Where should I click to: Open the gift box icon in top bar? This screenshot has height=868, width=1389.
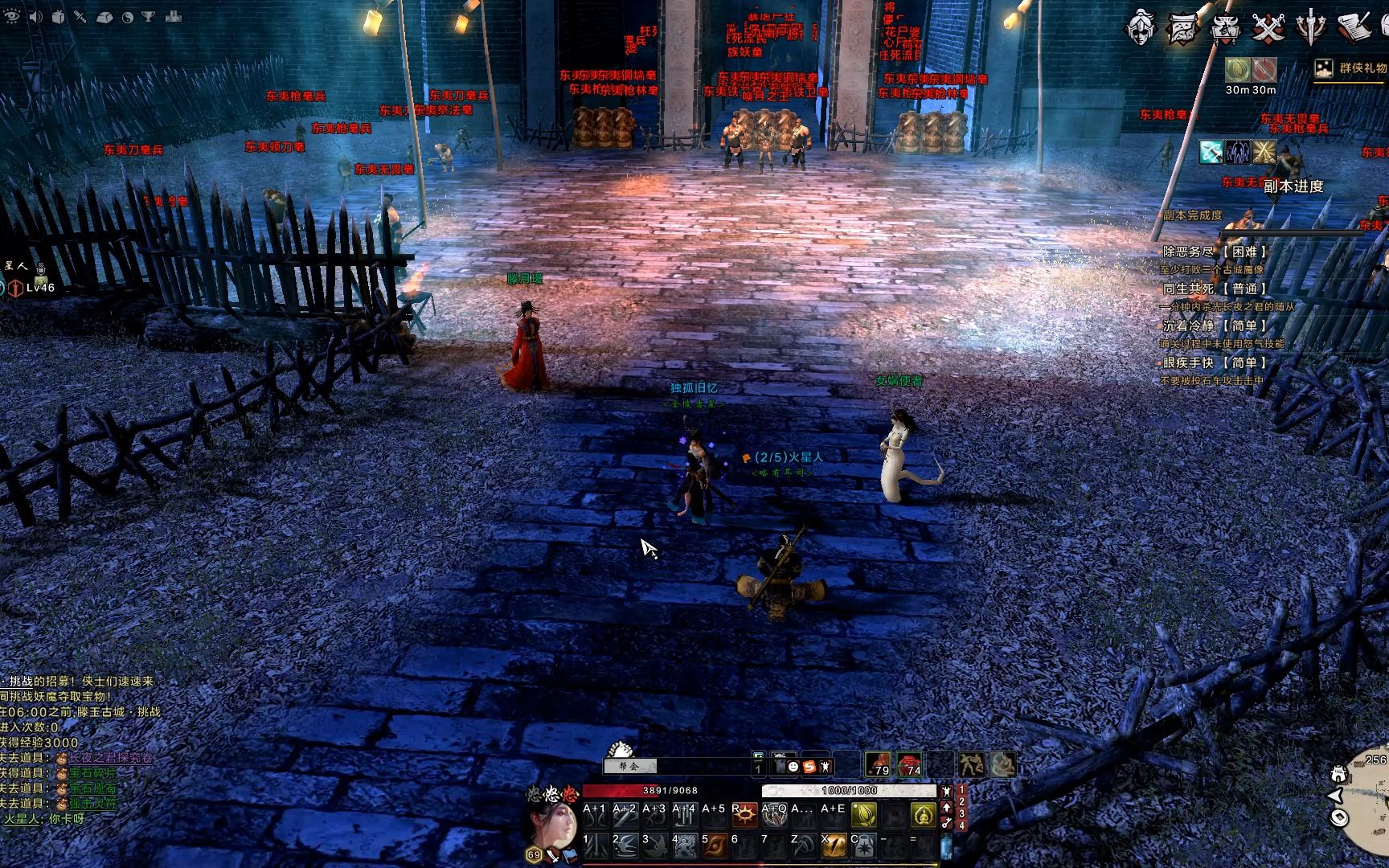click(x=58, y=17)
